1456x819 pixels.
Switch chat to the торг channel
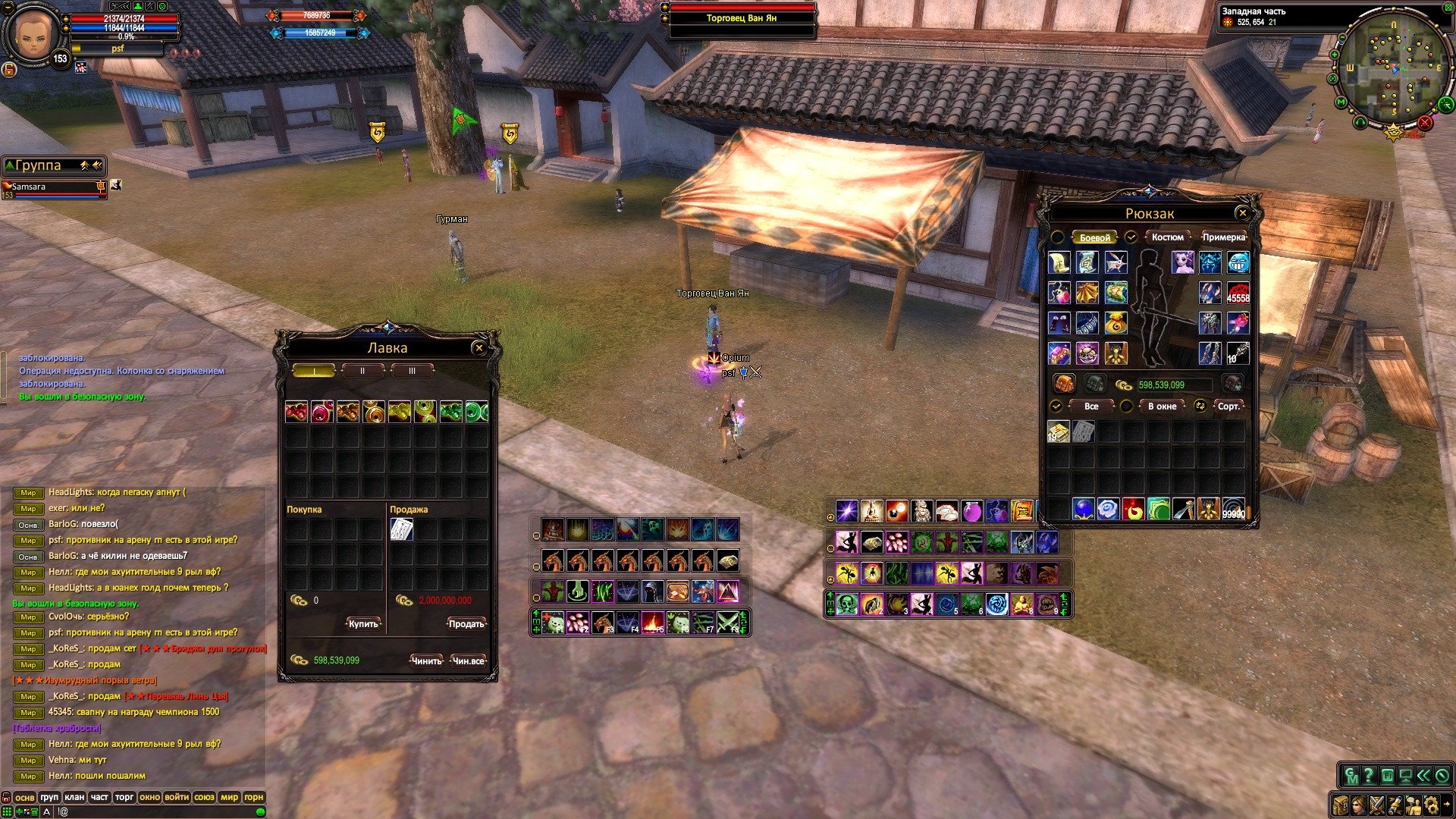124,797
